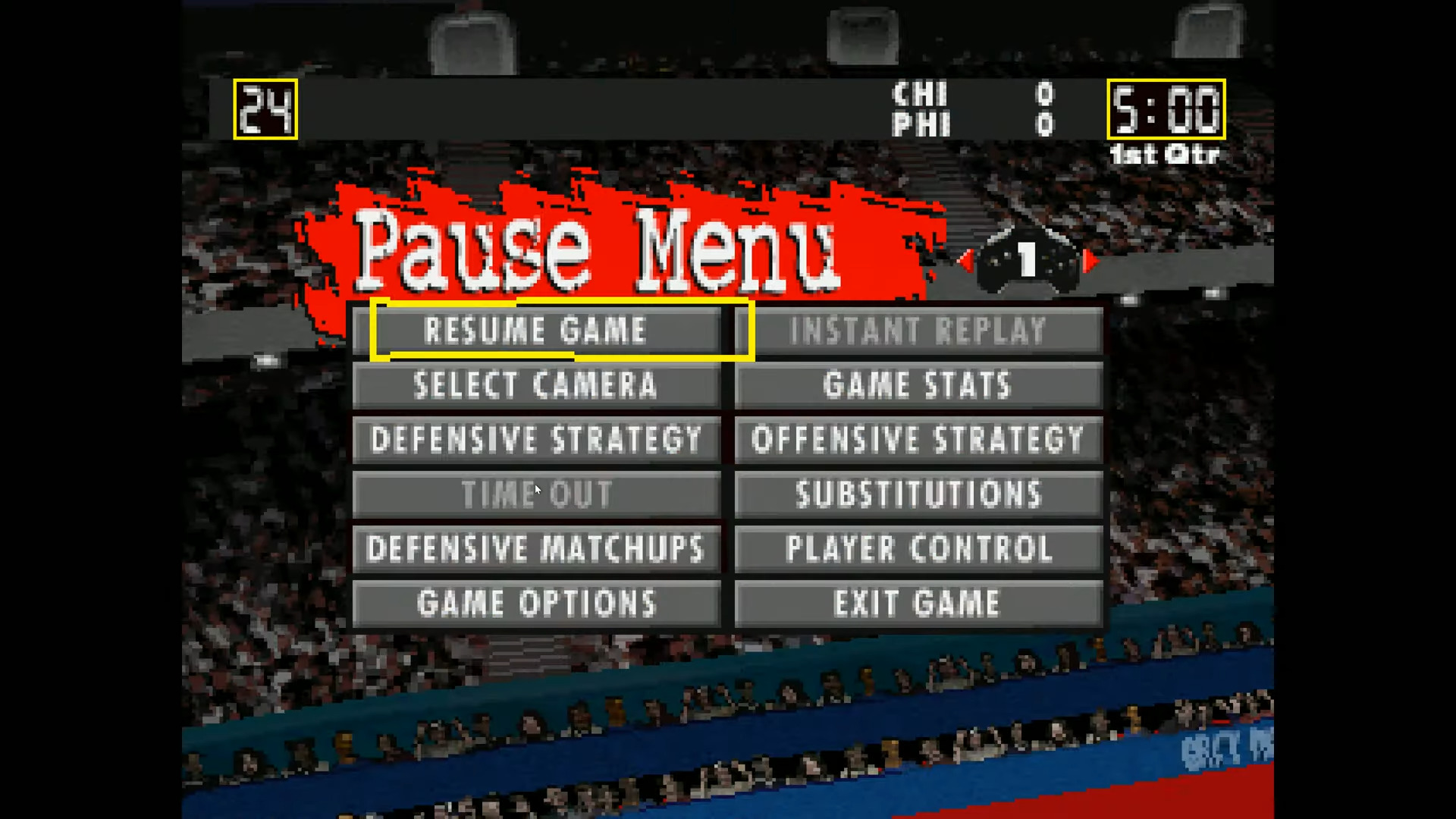Open Offensive Strategy settings
The width and height of the screenshot is (1456, 819).
tap(916, 440)
